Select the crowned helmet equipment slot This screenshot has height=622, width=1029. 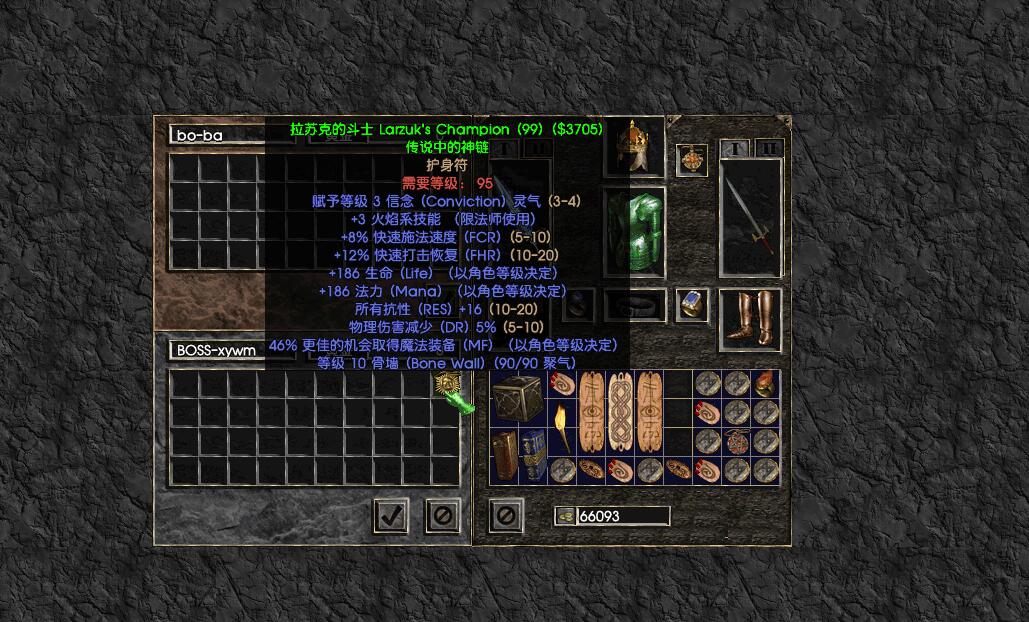coord(639,146)
